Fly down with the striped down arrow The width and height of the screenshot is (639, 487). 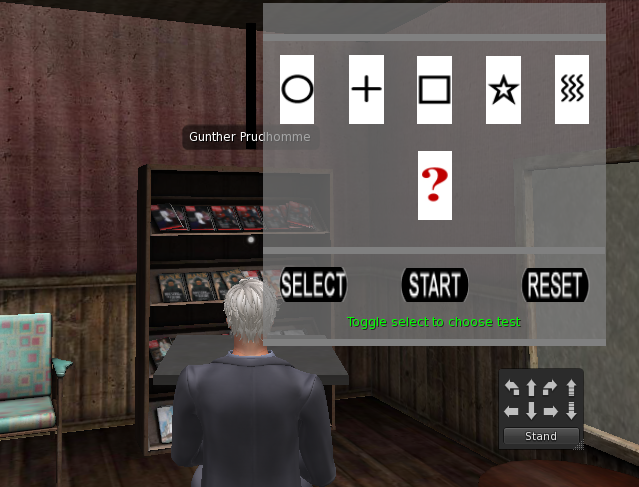[x=571, y=411]
